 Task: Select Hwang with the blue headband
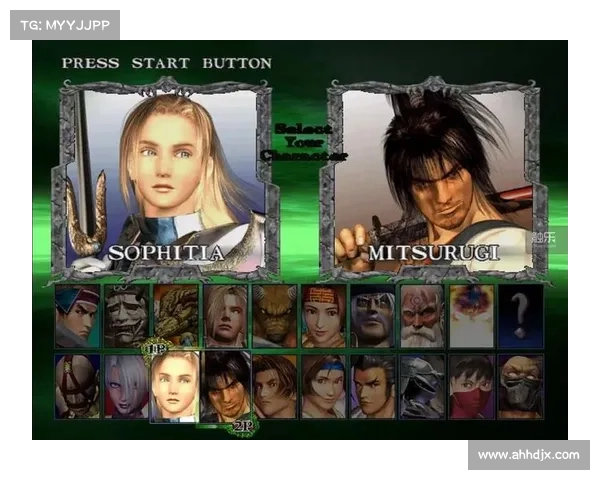click(x=77, y=316)
